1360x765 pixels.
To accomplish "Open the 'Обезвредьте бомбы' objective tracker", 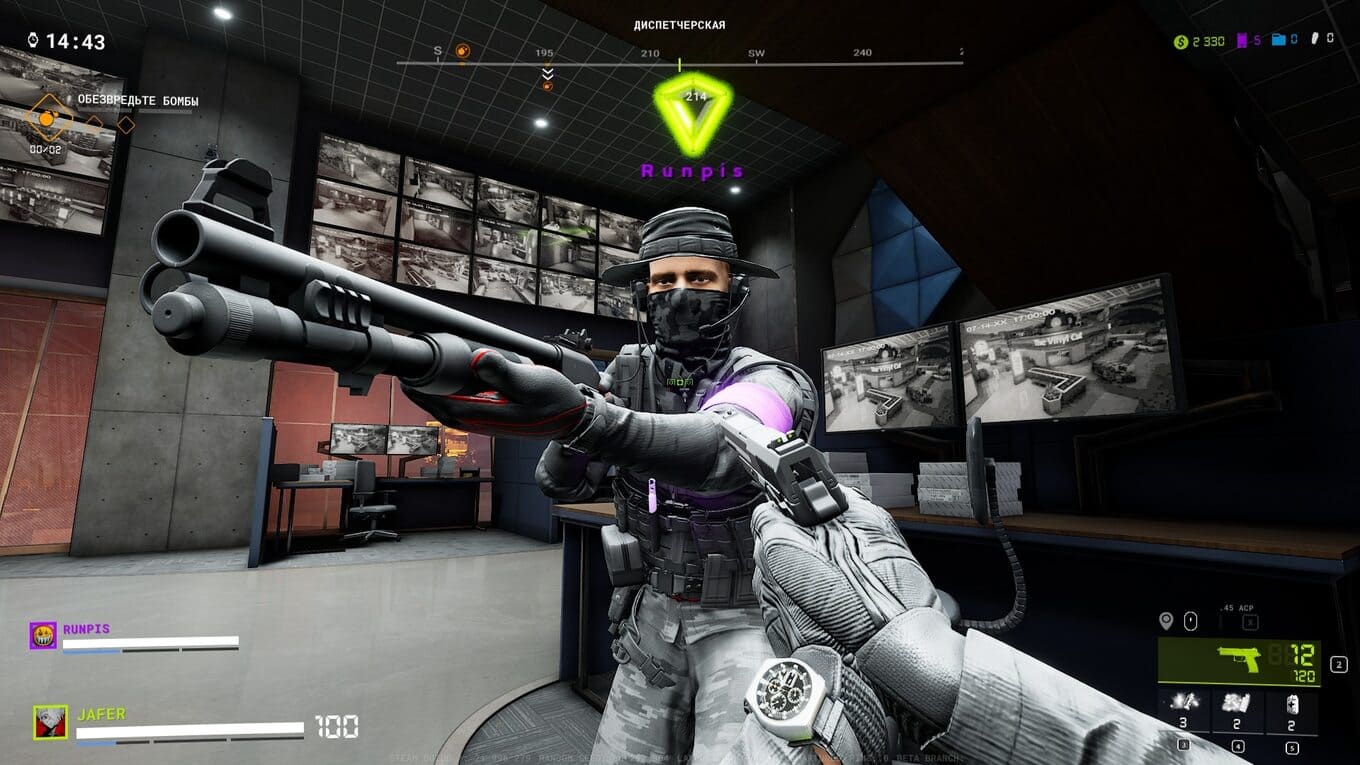I will pyautogui.click(x=138, y=101).
